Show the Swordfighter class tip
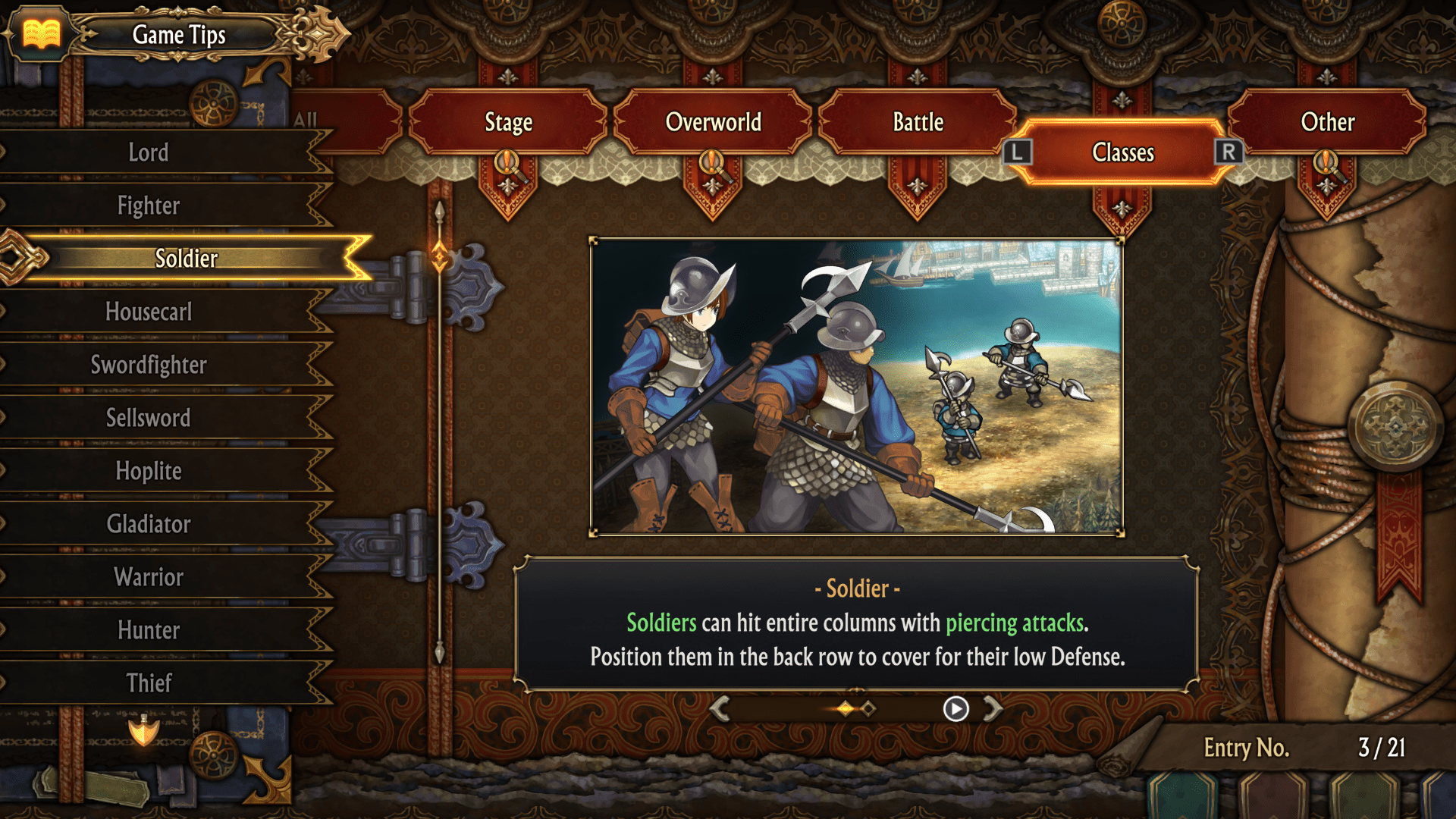Viewport: 1456px width, 819px height. [149, 365]
